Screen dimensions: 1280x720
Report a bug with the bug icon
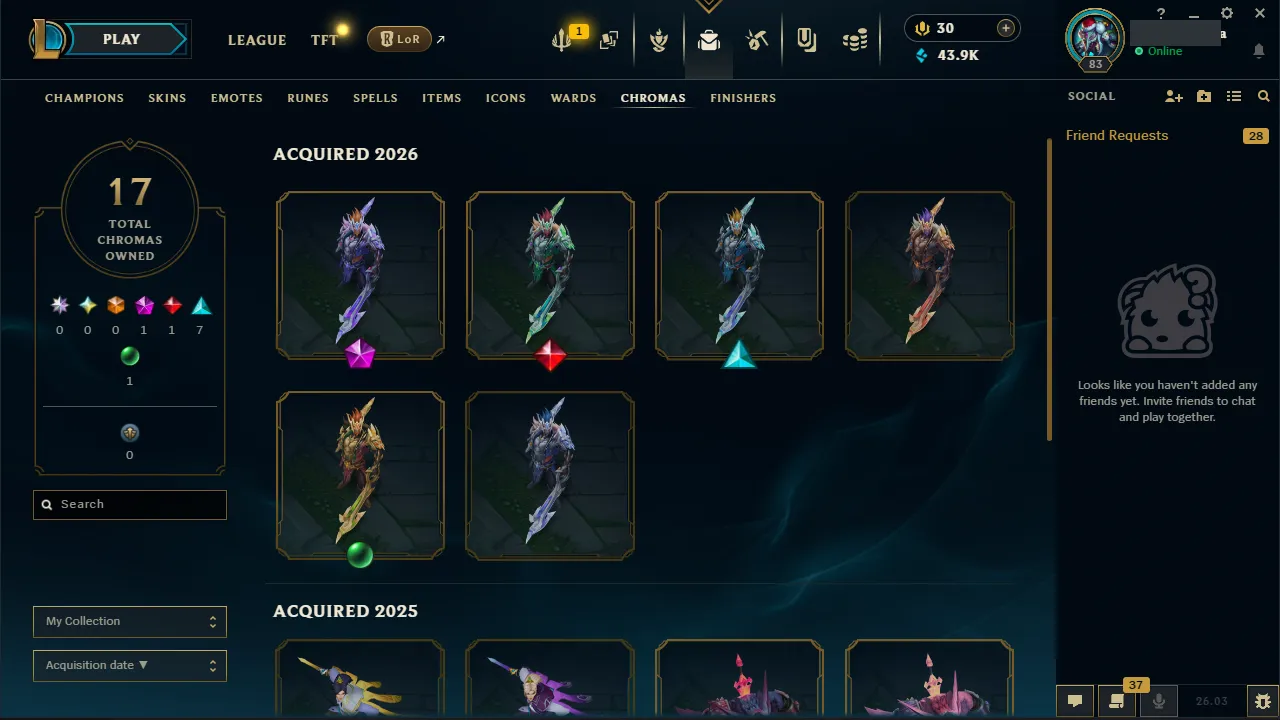(x=1262, y=701)
